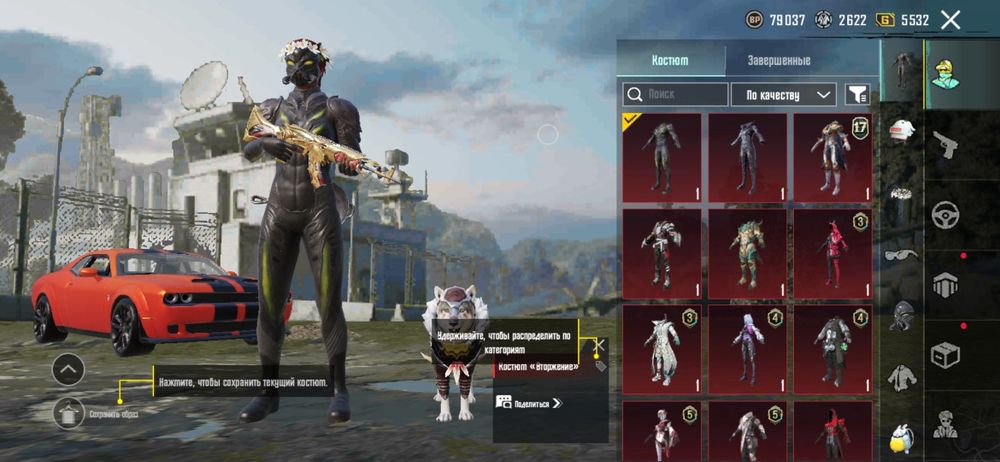Open the character avatar category with yellow cap
Image resolution: width=1000 pixels, height=462 pixels.
pyautogui.click(x=945, y=70)
